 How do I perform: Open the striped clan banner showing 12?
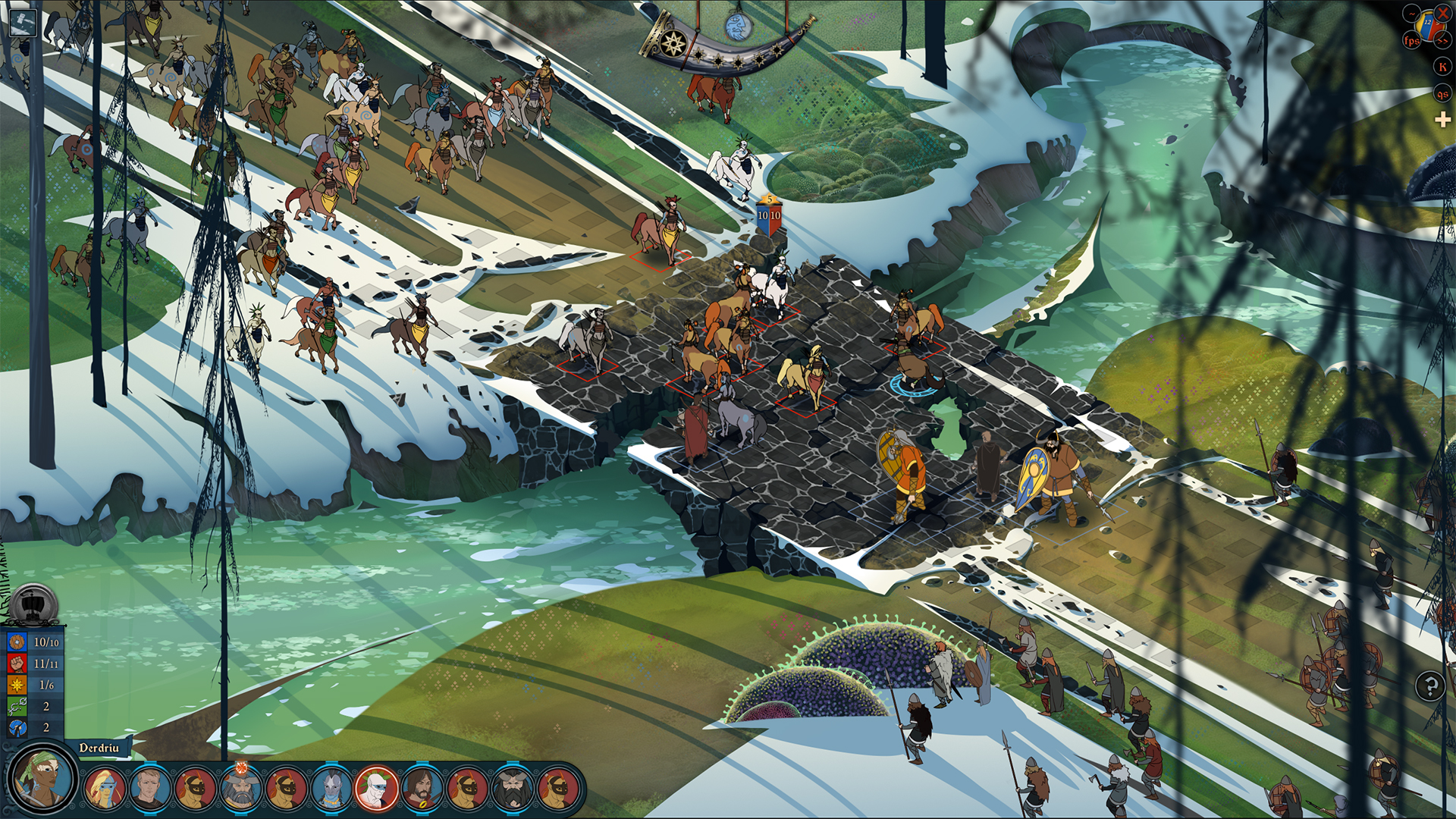(x=1428, y=25)
